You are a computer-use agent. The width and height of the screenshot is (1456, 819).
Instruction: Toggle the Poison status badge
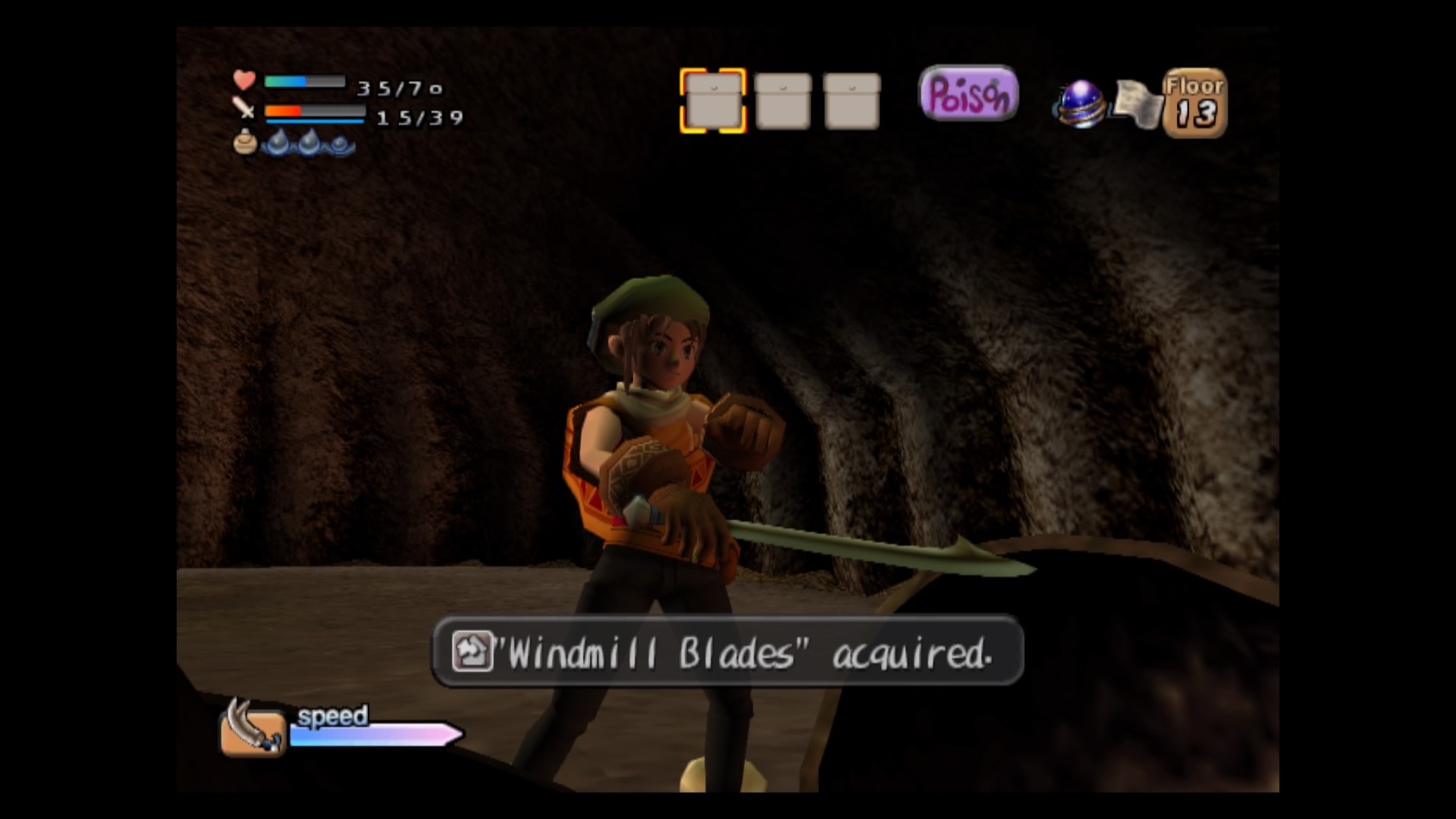click(968, 93)
